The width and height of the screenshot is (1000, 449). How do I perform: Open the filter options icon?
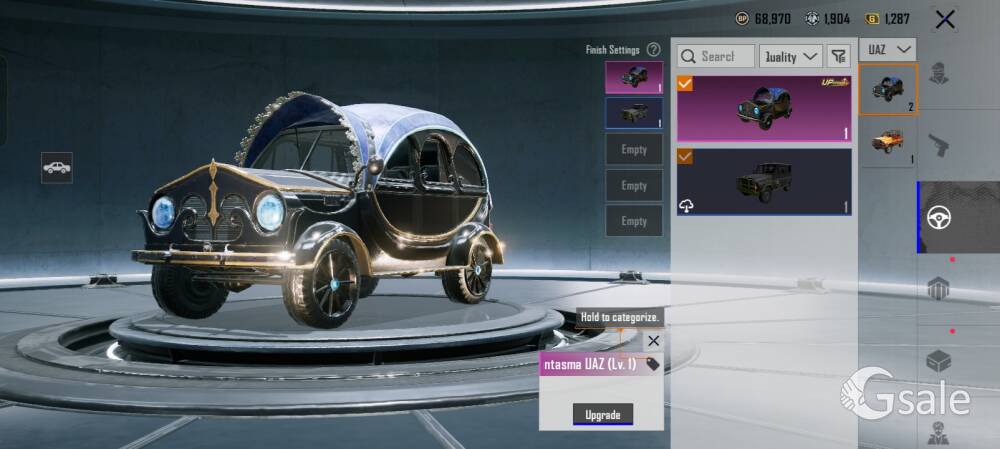(838, 57)
